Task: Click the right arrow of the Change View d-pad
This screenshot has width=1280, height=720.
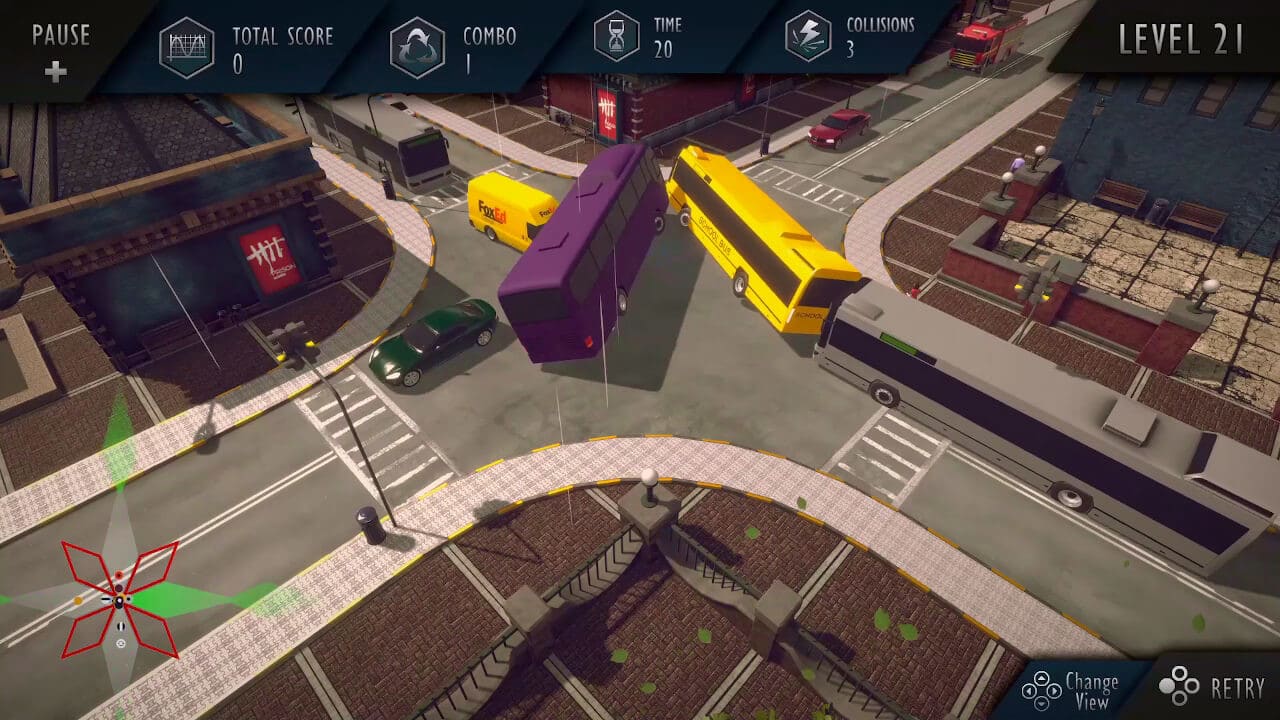Action: (x=1053, y=690)
